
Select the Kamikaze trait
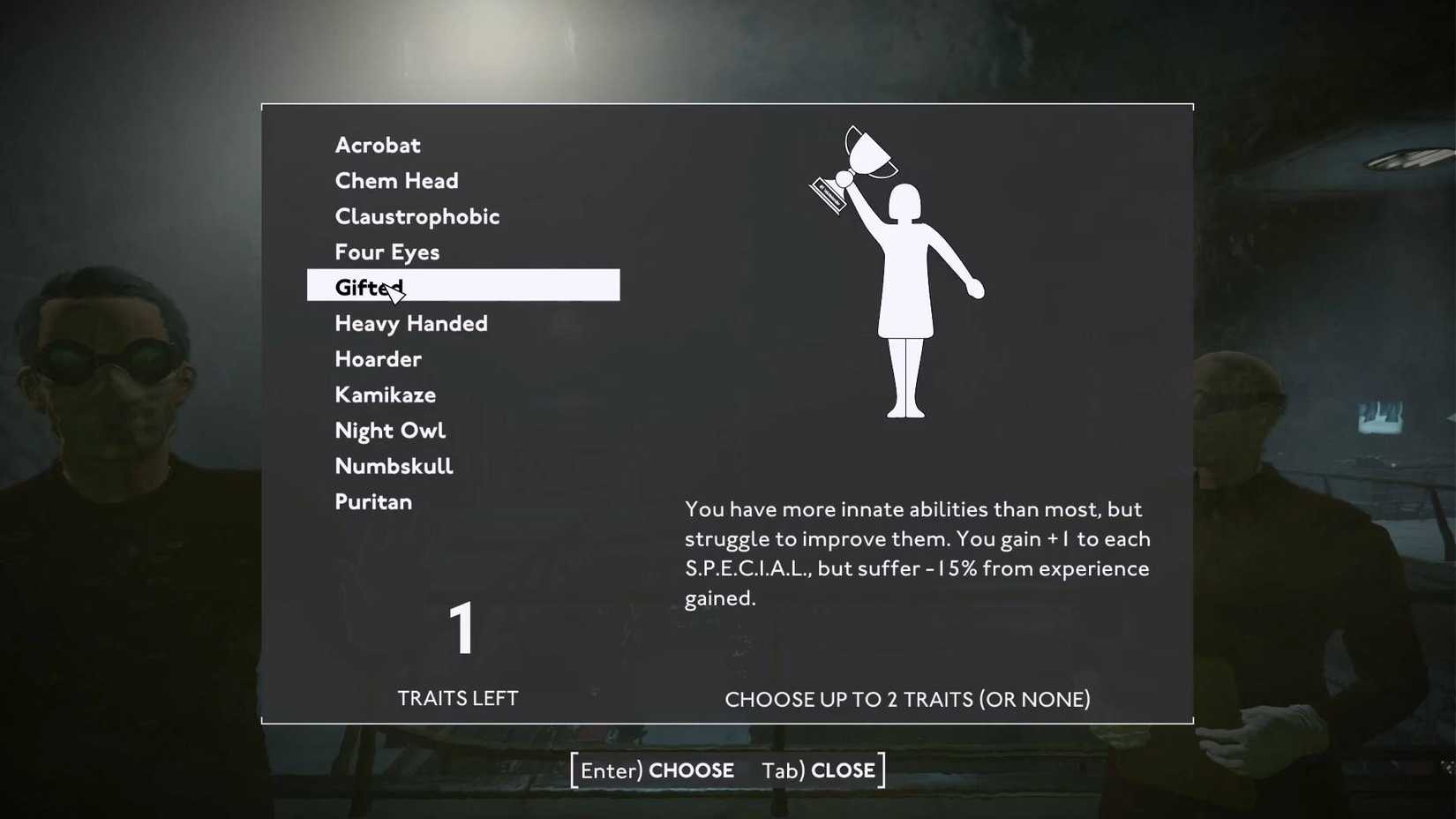point(385,394)
